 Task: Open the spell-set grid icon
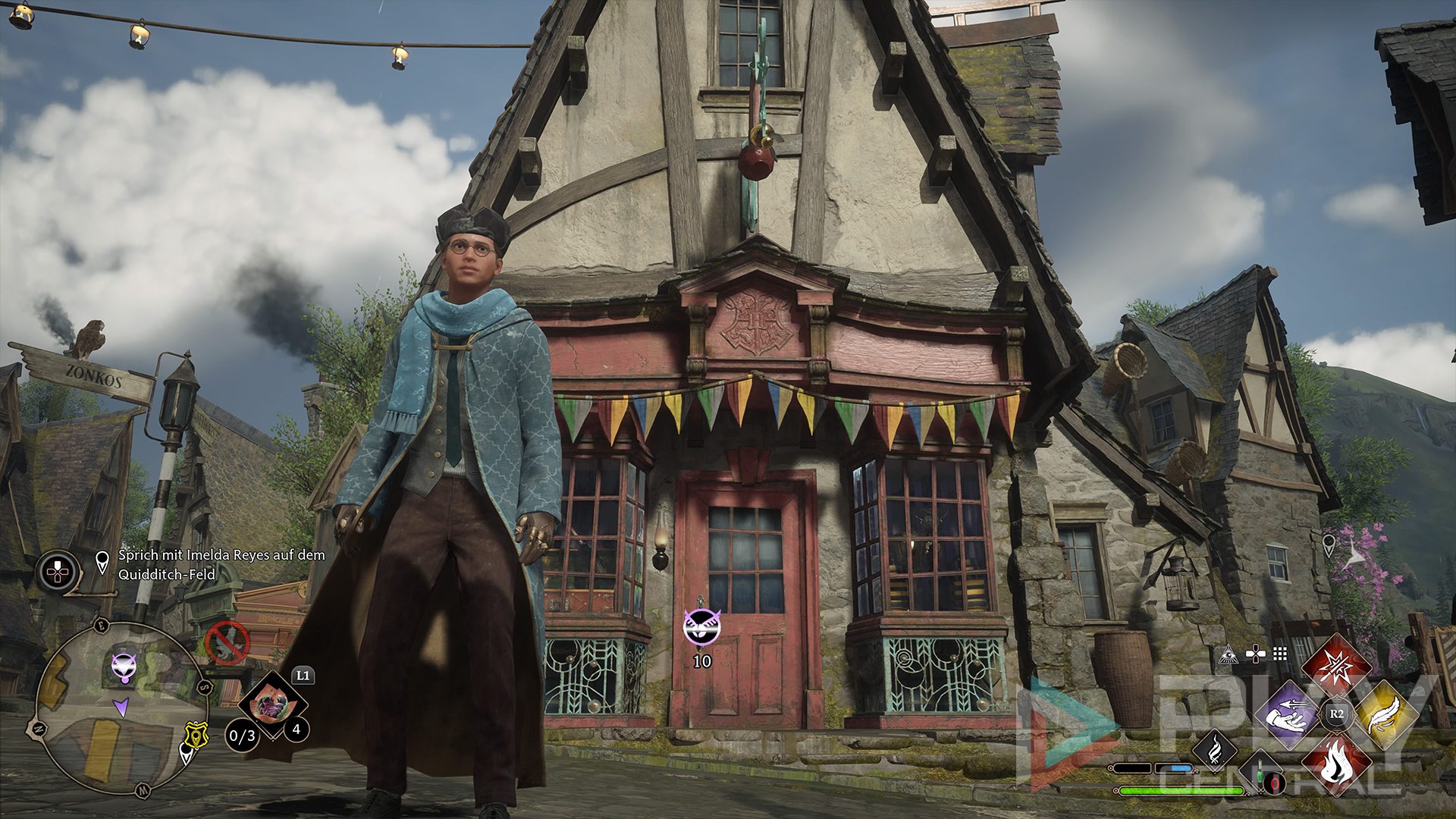tap(1281, 654)
